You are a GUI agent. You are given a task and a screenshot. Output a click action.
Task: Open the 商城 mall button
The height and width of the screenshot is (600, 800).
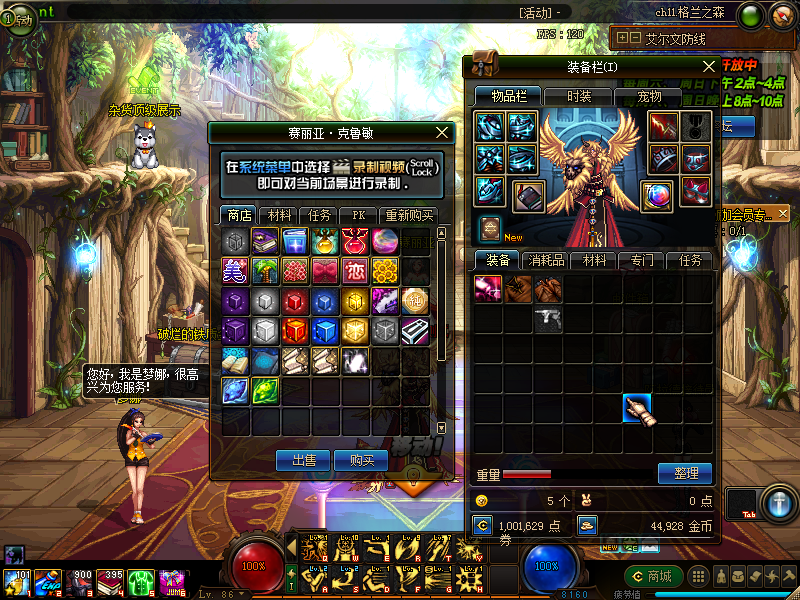pos(652,576)
